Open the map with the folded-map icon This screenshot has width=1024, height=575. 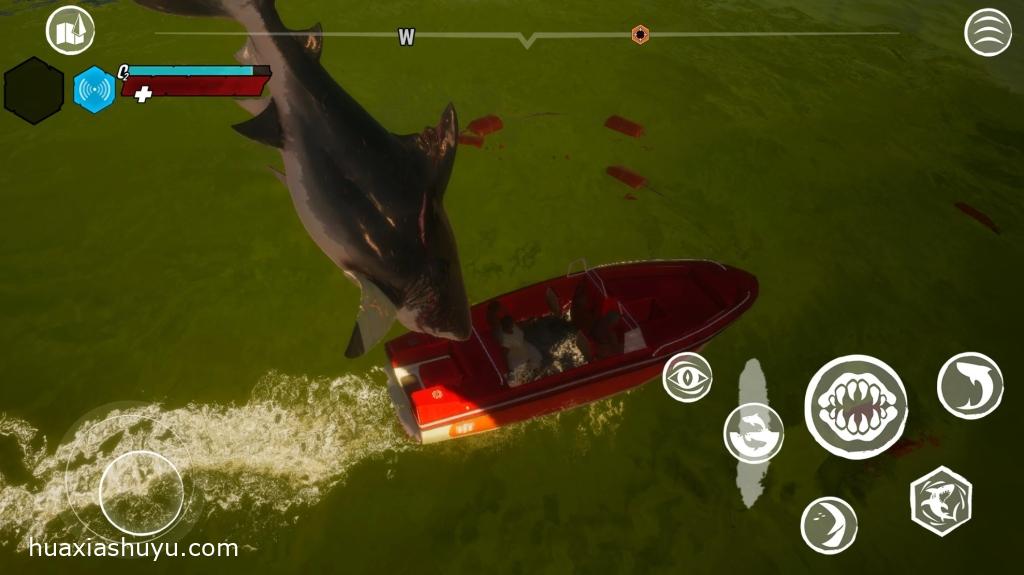pos(70,31)
